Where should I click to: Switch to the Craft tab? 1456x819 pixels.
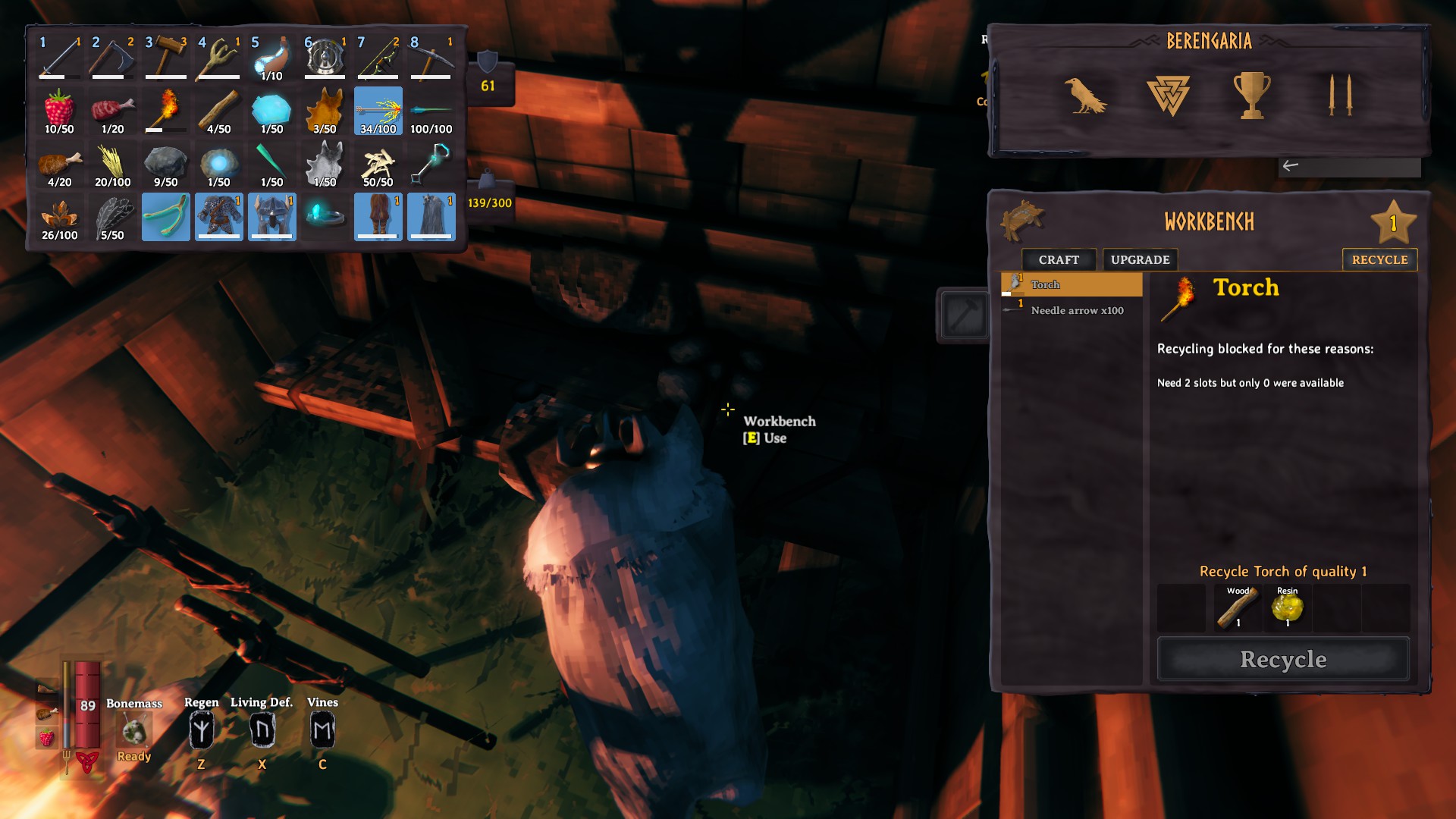[1059, 259]
